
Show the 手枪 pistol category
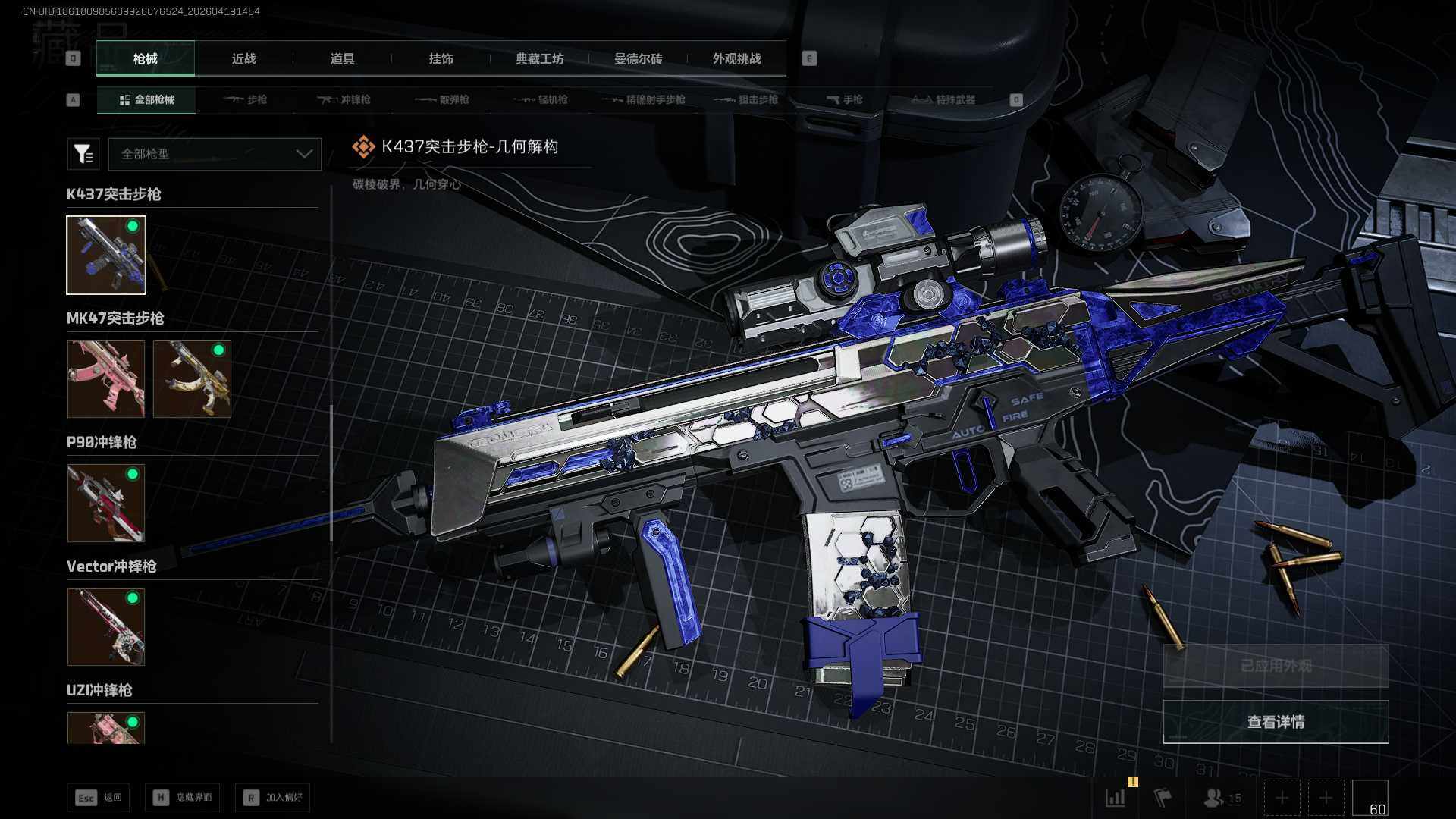[x=844, y=99]
